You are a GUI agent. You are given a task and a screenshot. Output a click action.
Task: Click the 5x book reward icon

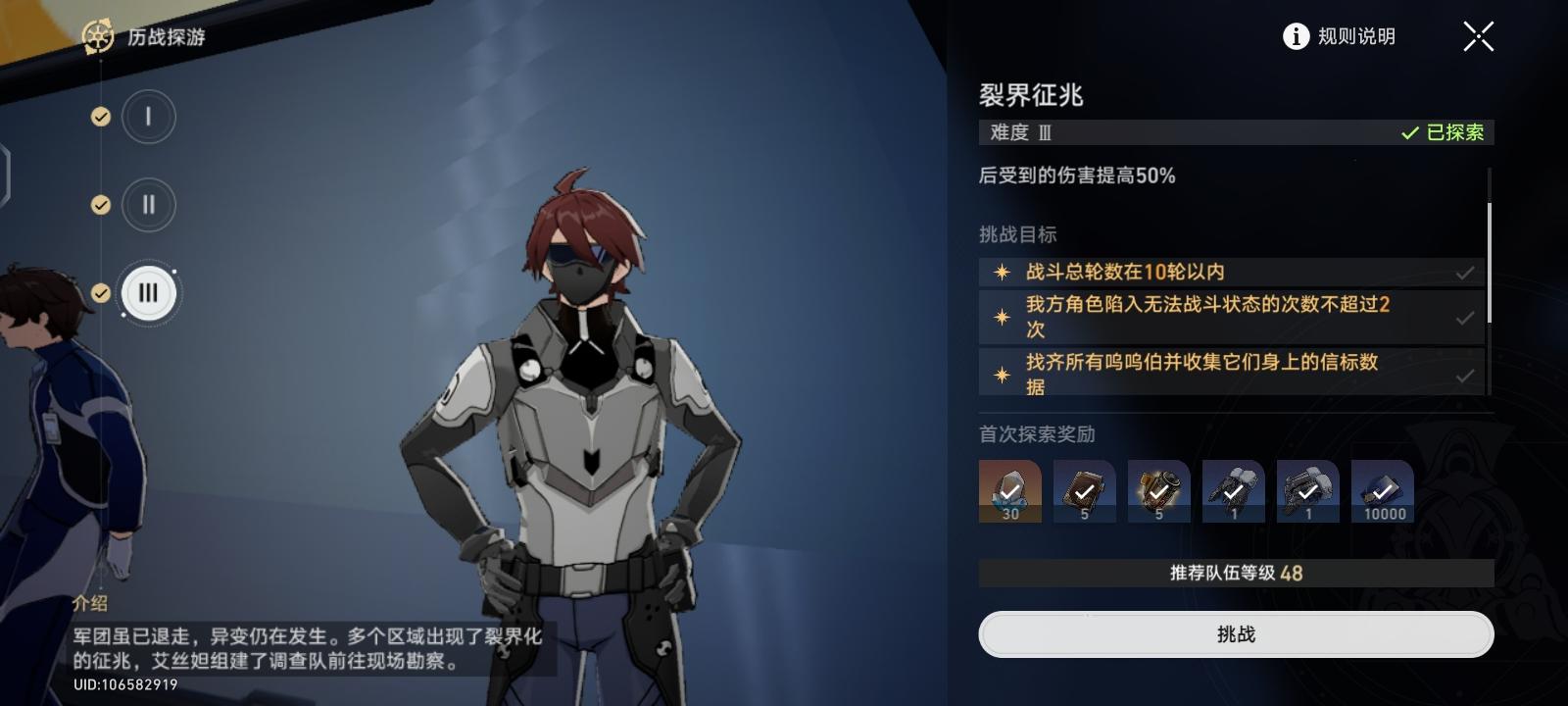coord(1083,490)
